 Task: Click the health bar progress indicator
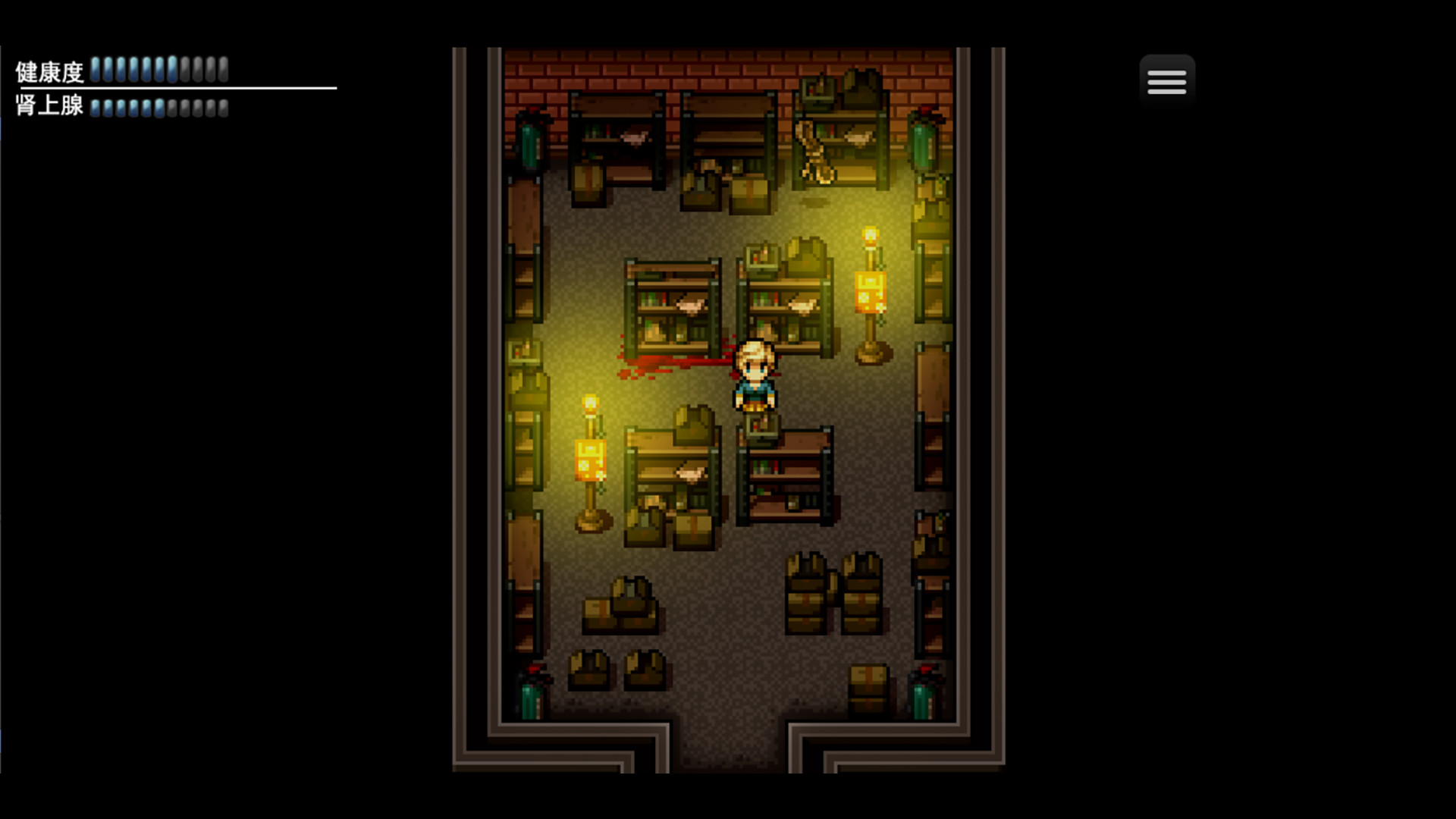(x=157, y=70)
